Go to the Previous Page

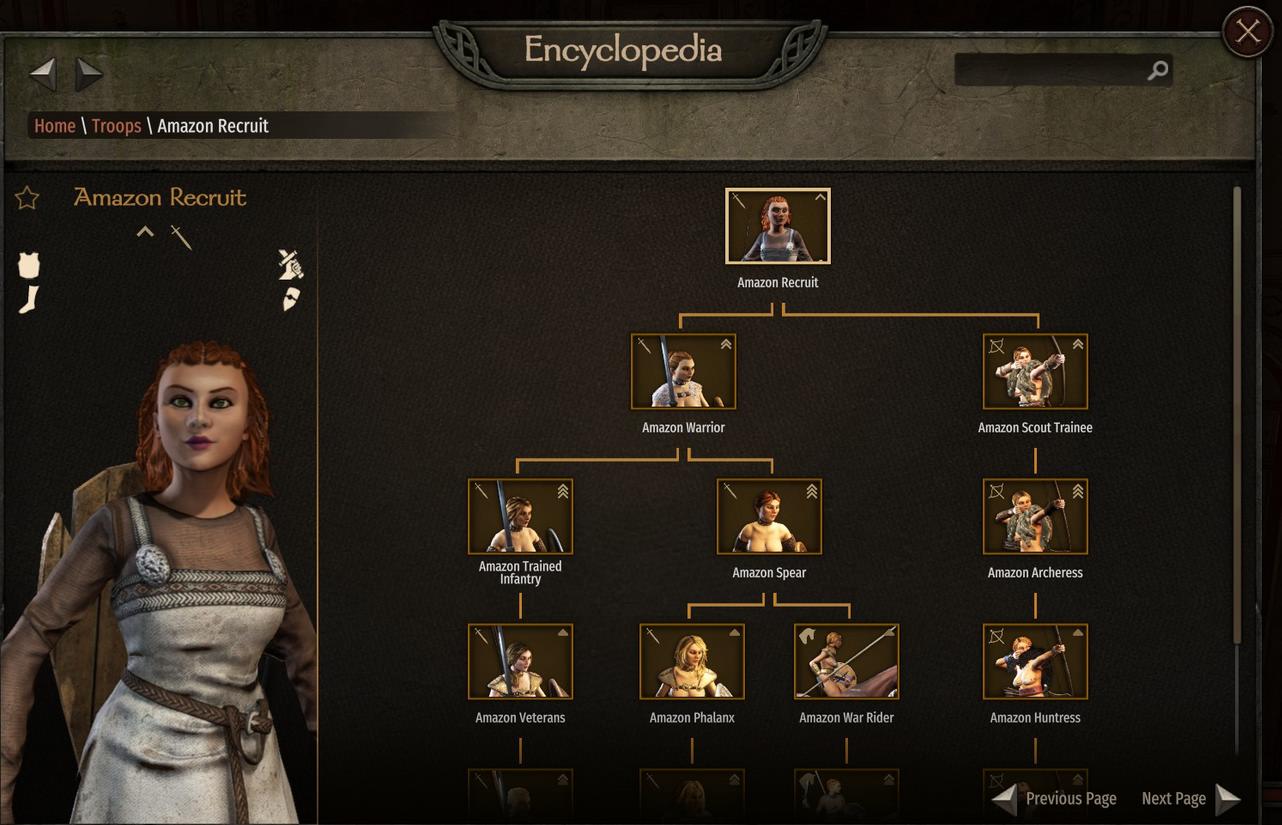click(1055, 798)
